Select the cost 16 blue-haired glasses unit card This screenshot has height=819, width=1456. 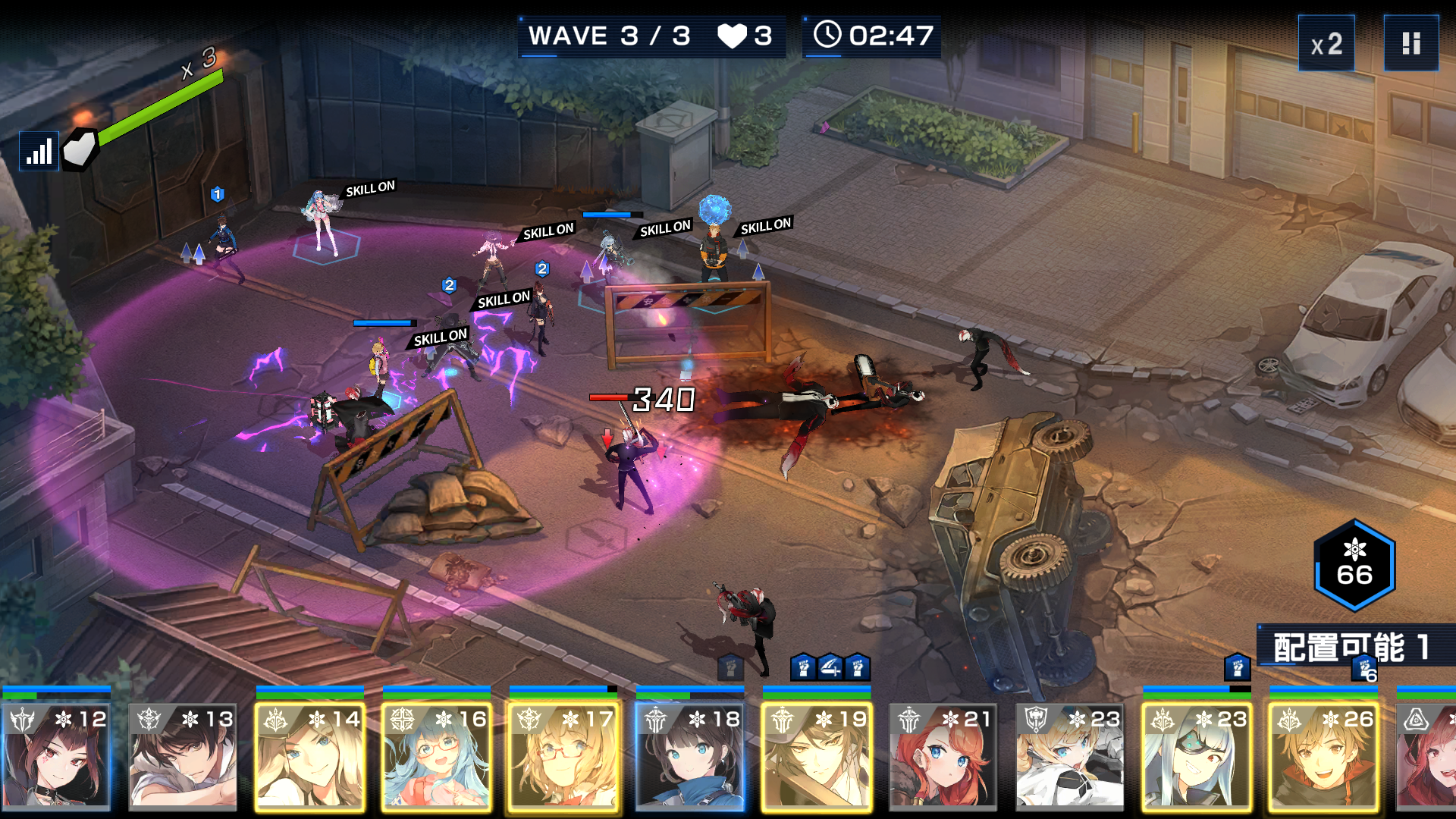pos(436,756)
